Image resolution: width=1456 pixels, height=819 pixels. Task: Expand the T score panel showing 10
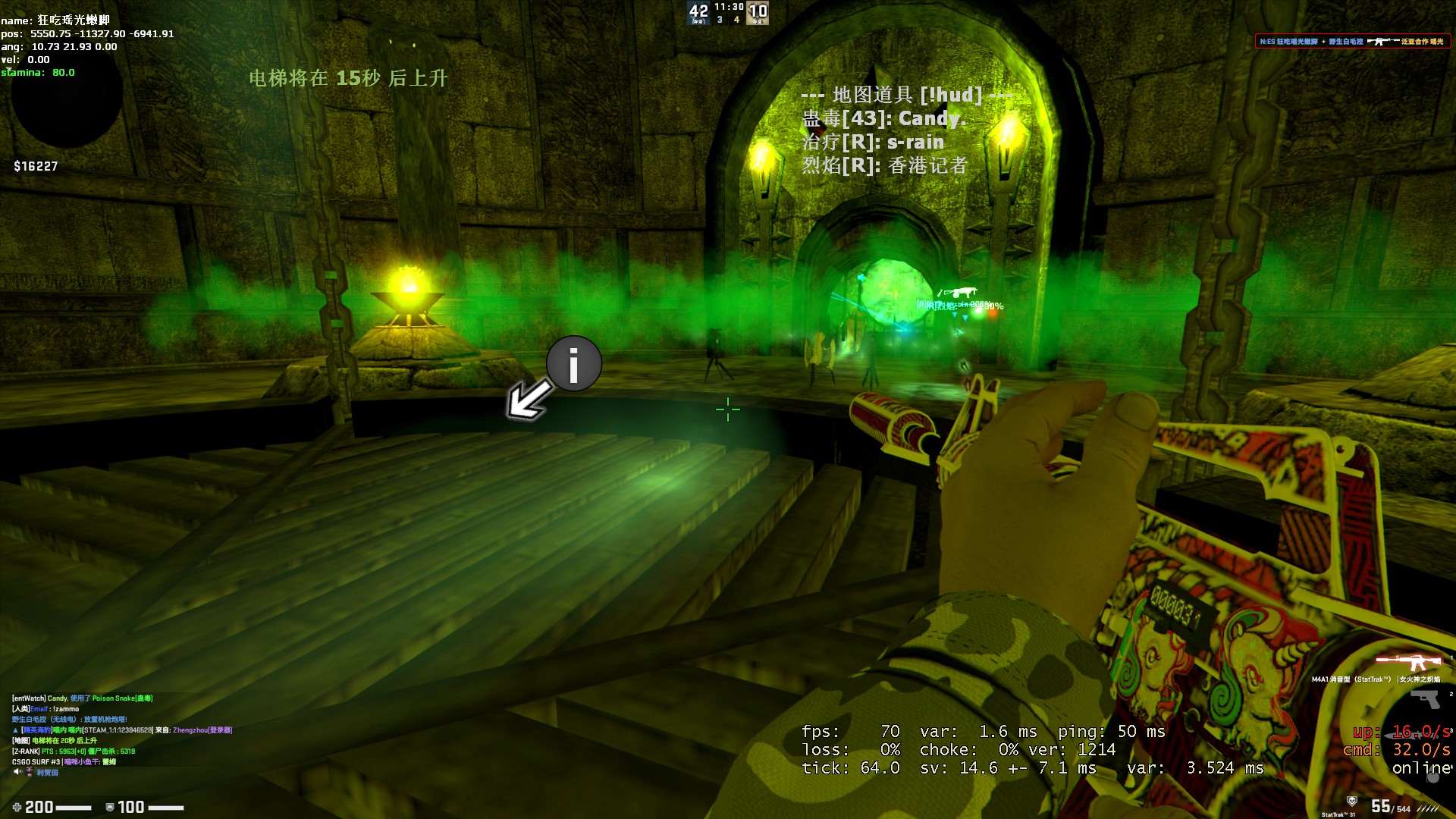(758, 12)
